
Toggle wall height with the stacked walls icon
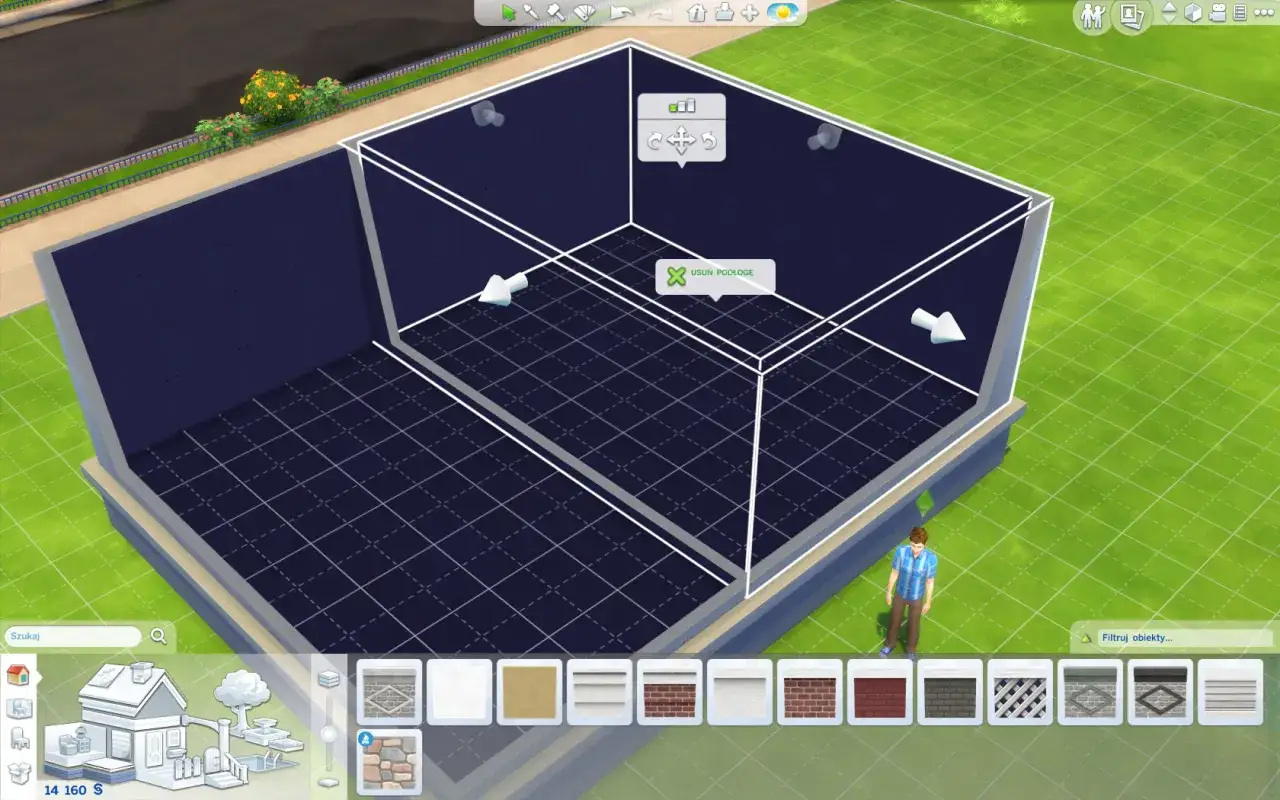click(328, 679)
